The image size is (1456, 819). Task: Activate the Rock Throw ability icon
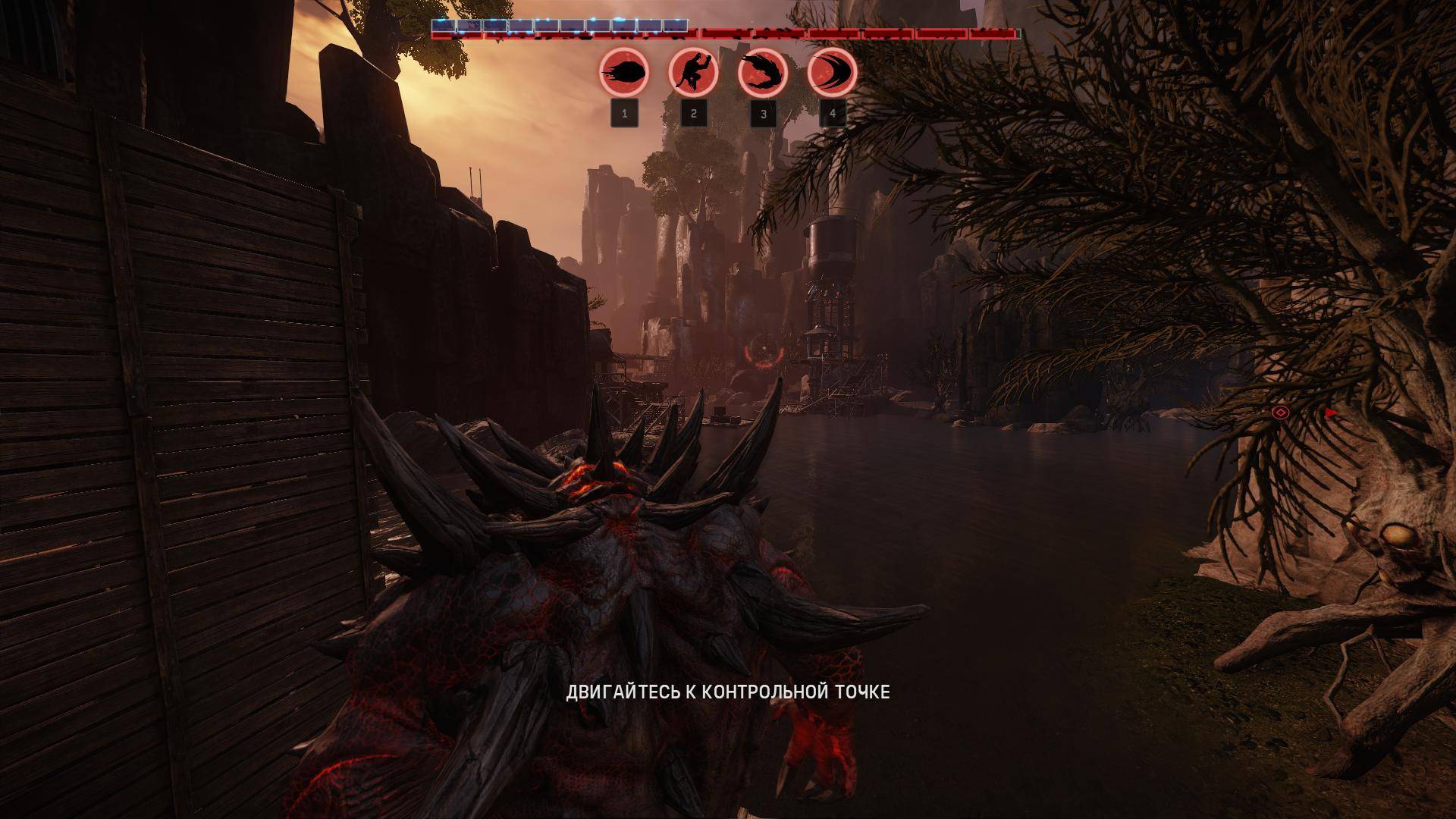pos(624,73)
